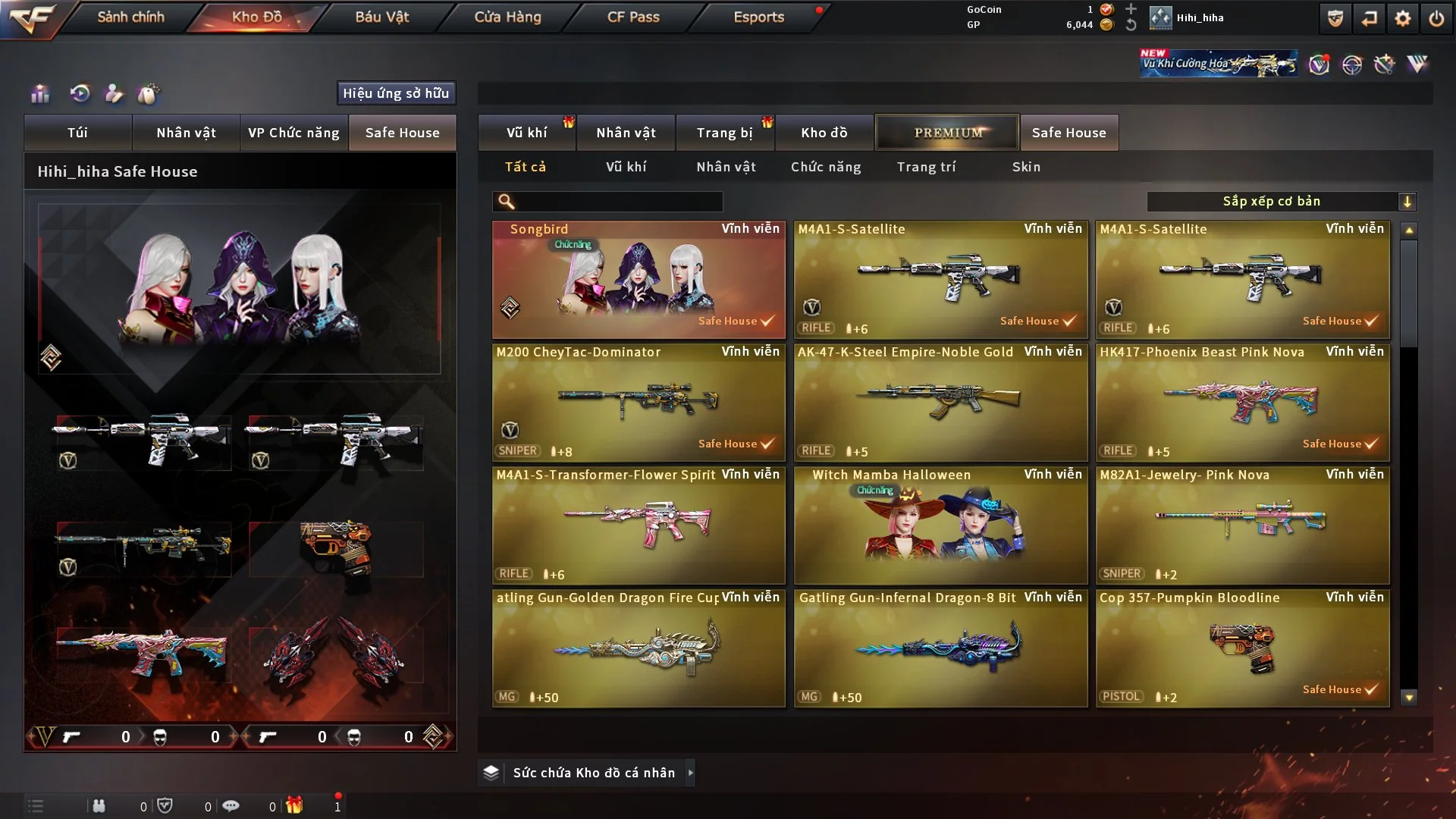Select the Witch Mamba Halloween item
The image size is (1456, 819).
tap(940, 525)
